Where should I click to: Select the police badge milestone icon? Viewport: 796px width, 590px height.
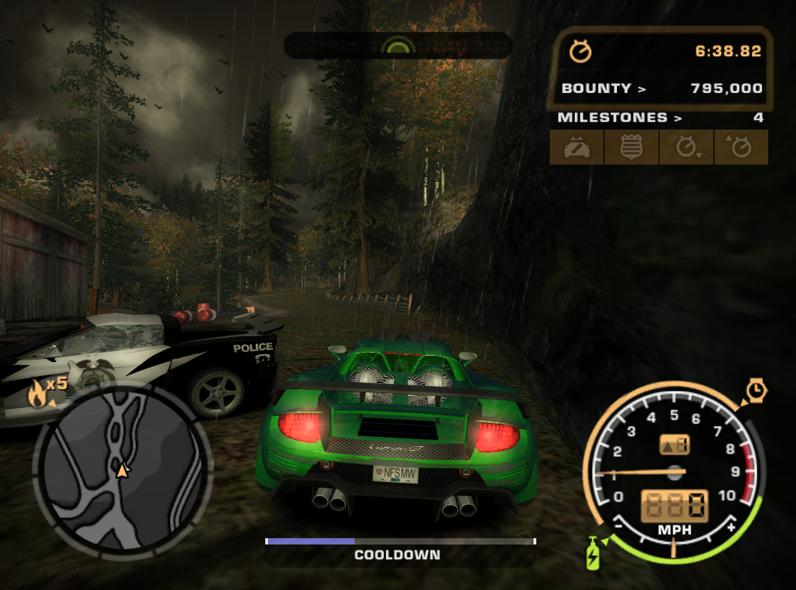tap(631, 147)
